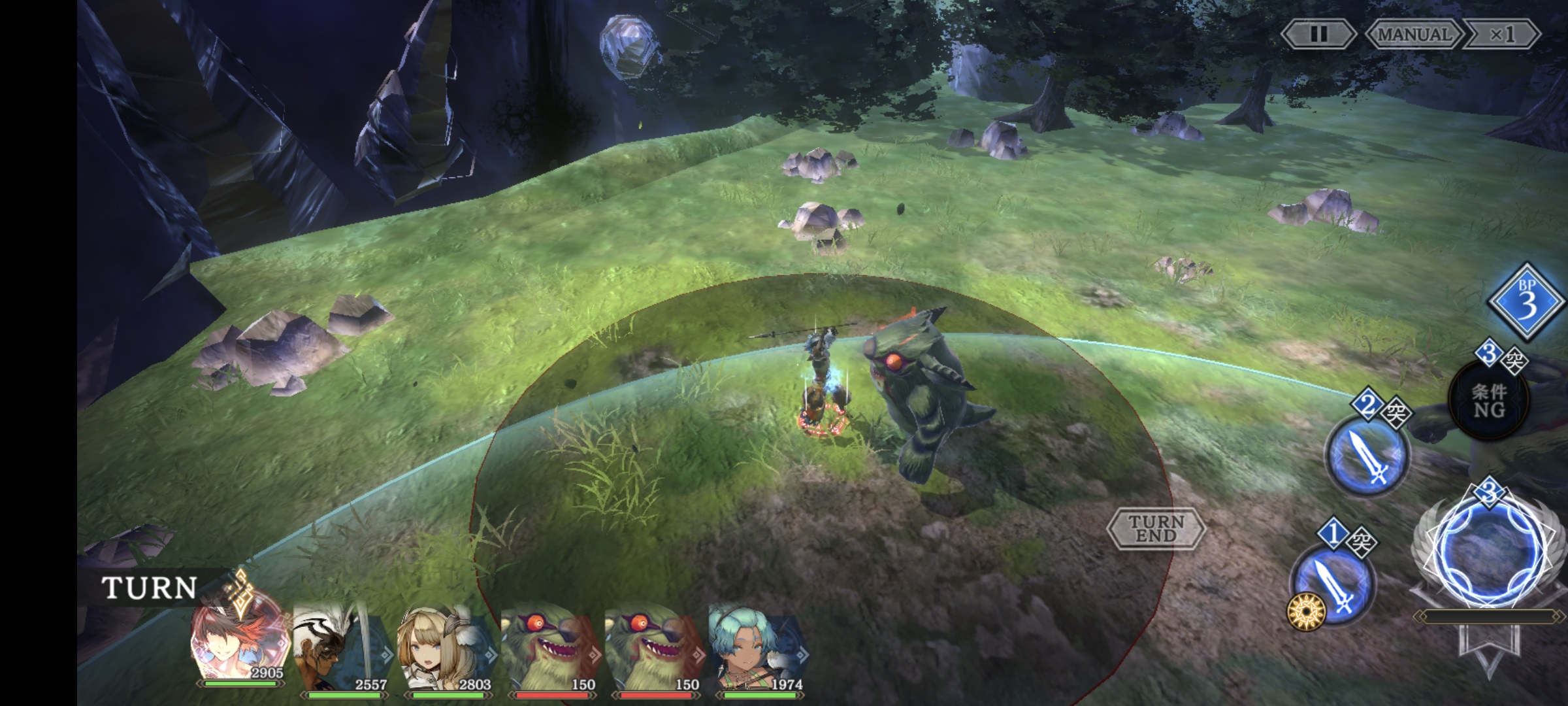Screen dimensions: 1568x706
Task: Pause the battle
Action: coord(1318,34)
